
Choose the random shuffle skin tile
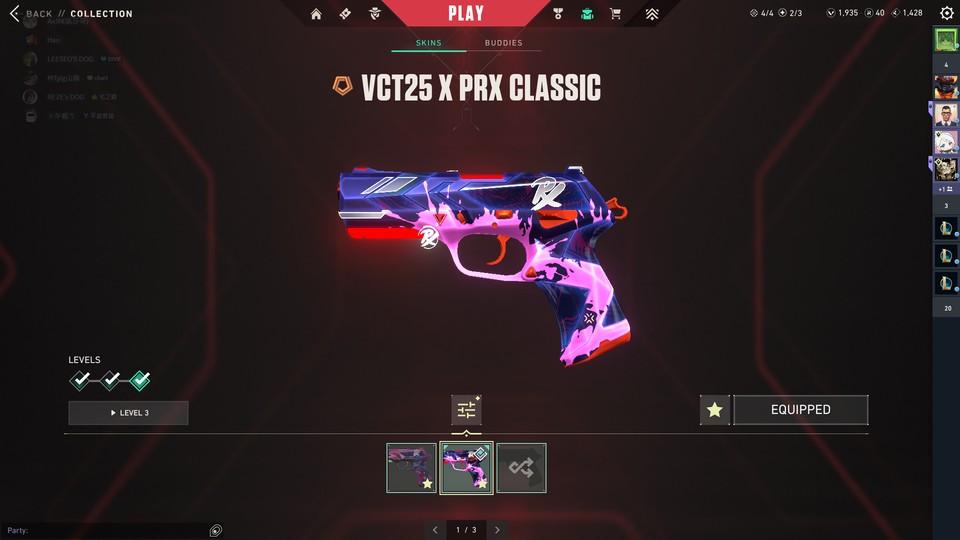[521, 468]
